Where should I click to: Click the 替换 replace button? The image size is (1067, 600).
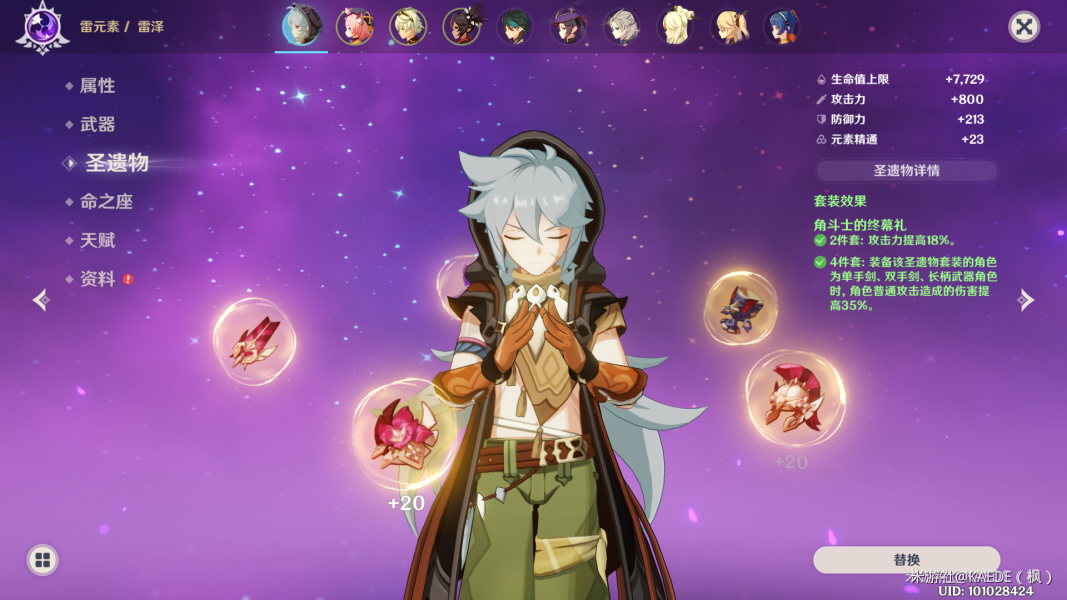point(906,560)
